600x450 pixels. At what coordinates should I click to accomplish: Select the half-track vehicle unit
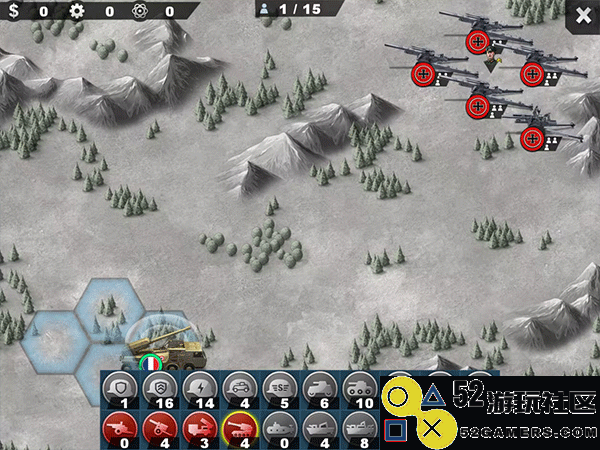click(x=317, y=388)
